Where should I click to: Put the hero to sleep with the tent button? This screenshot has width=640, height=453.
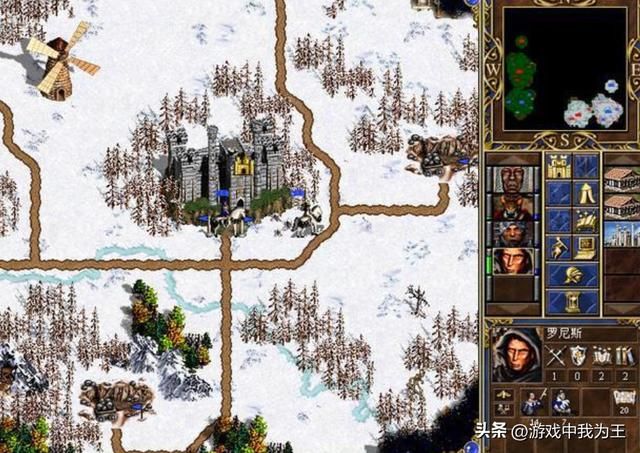pyautogui.click(x=586, y=194)
